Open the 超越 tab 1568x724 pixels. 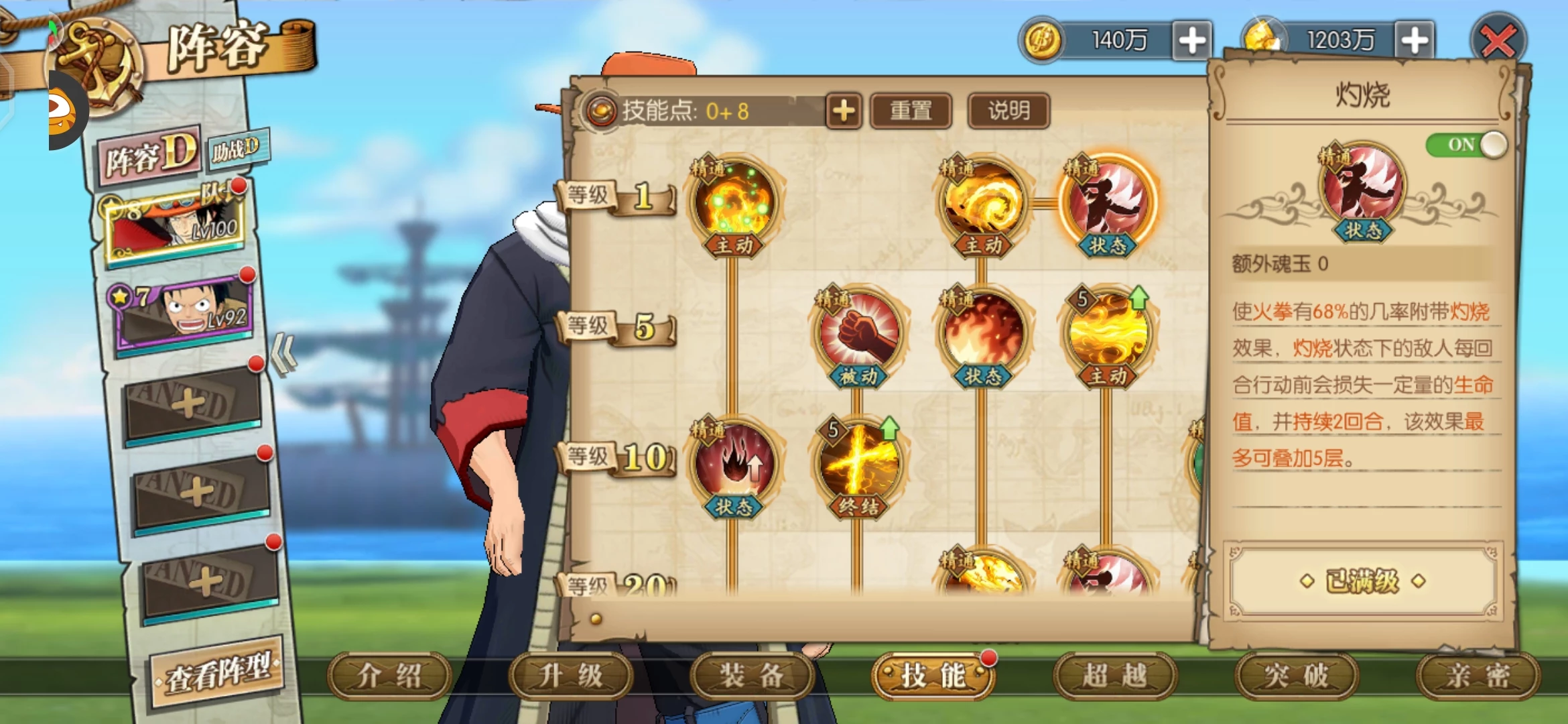tap(1115, 676)
